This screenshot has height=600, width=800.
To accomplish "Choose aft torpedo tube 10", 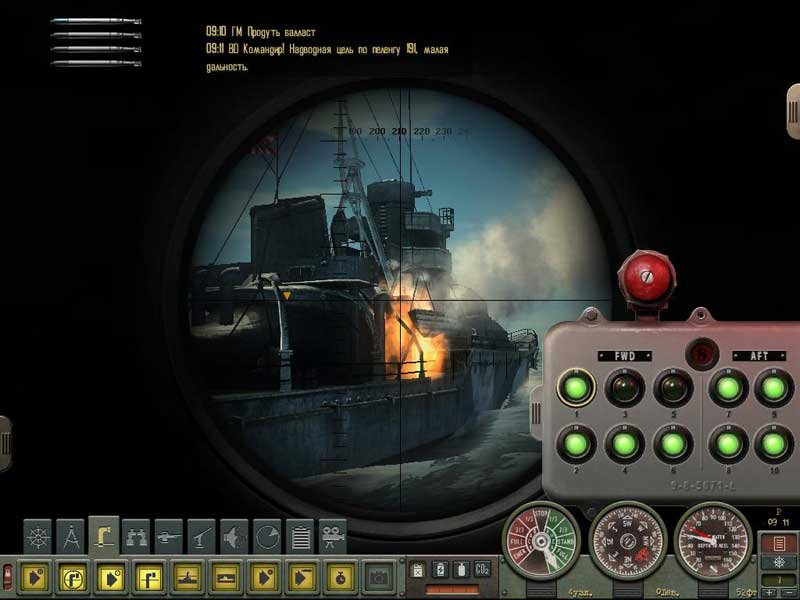I will pyautogui.click(x=771, y=441).
